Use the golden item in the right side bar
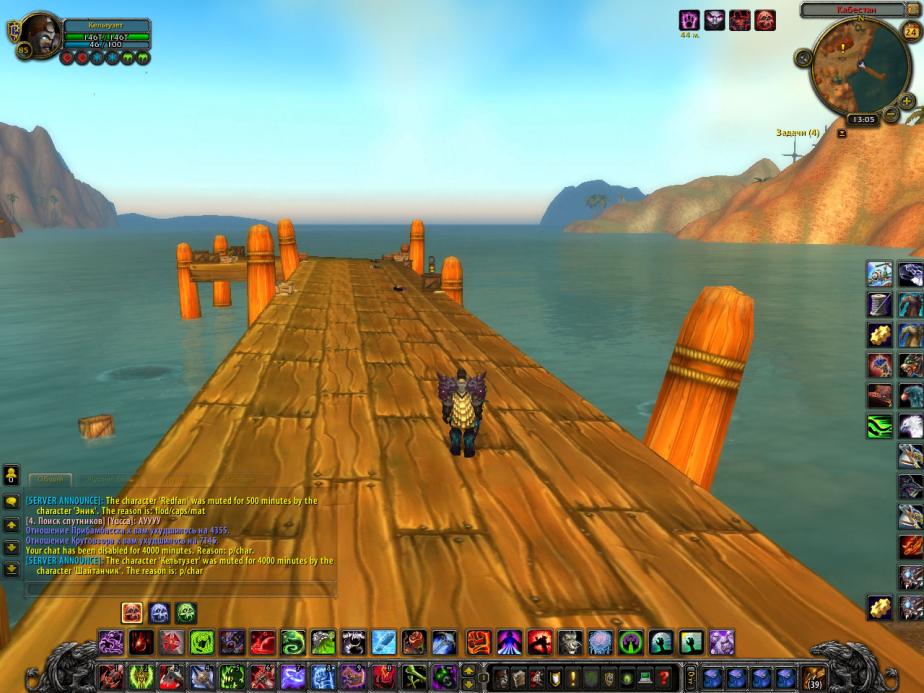The height and width of the screenshot is (693, 924). click(880, 333)
